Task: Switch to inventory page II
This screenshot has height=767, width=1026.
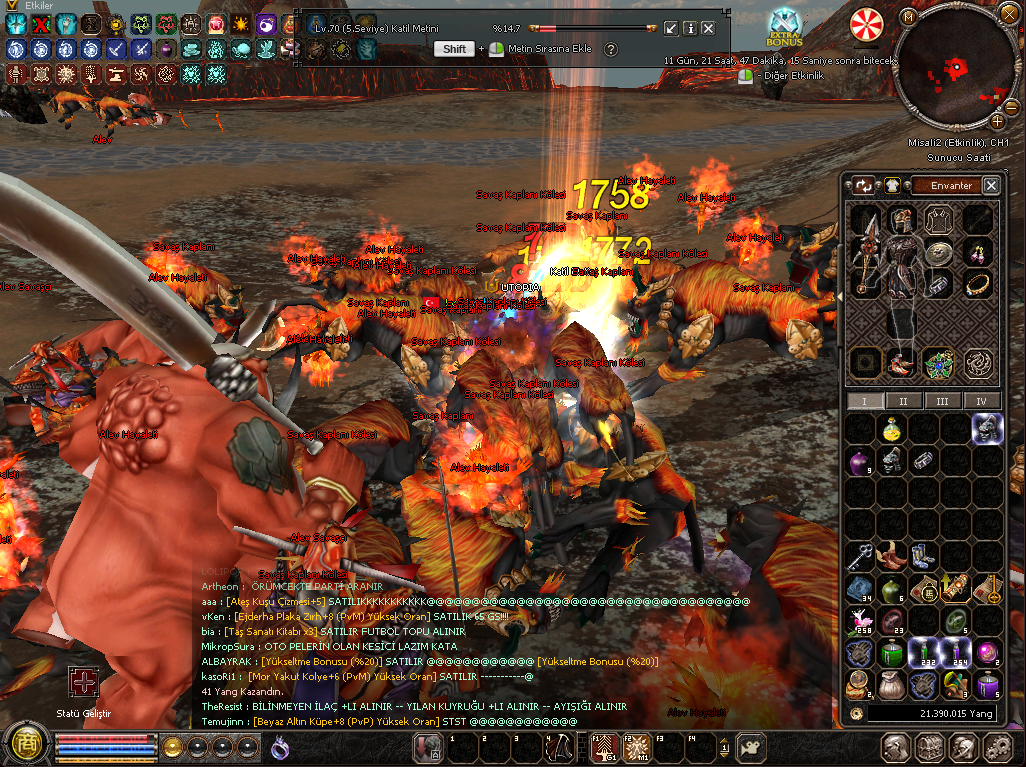Action: click(x=903, y=401)
